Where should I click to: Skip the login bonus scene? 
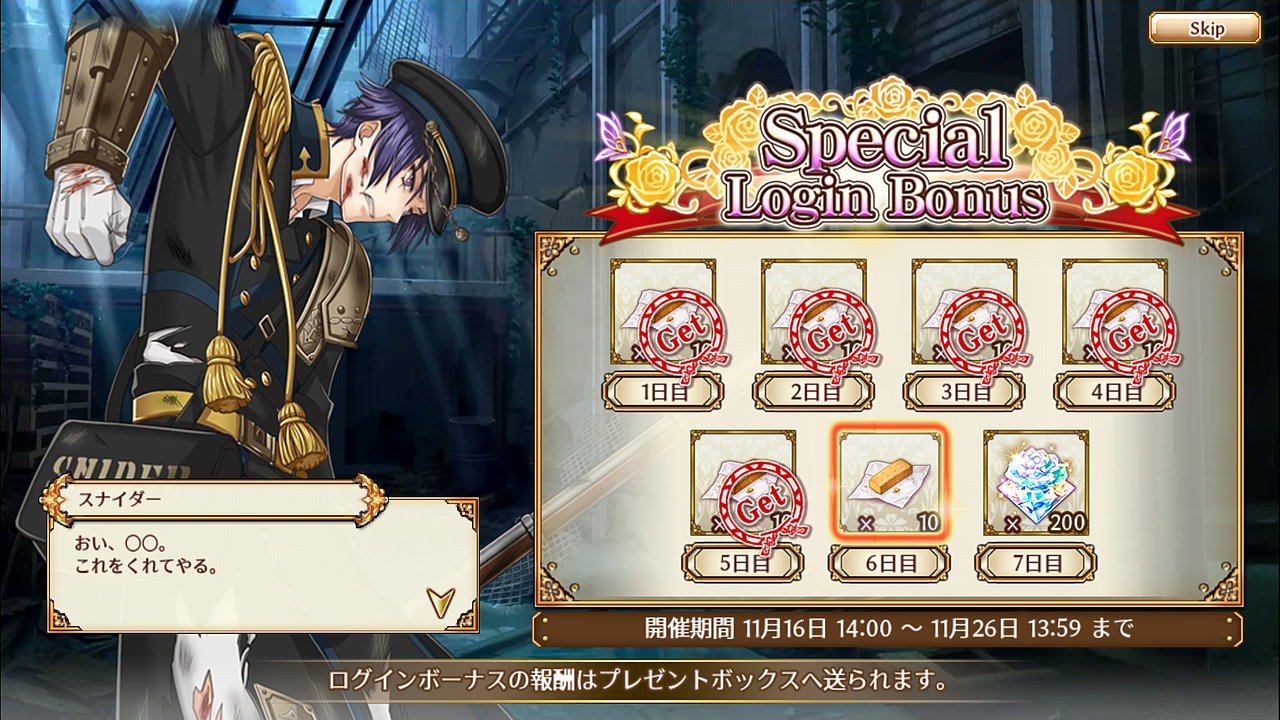(x=1204, y=28)
